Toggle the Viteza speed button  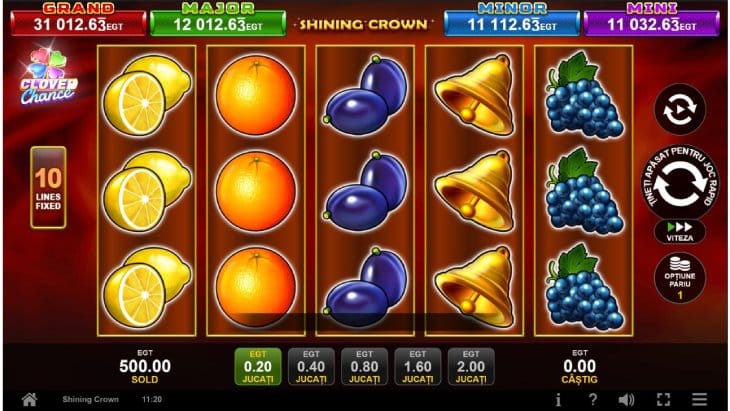pyautogui.click(x=679, y=232)
